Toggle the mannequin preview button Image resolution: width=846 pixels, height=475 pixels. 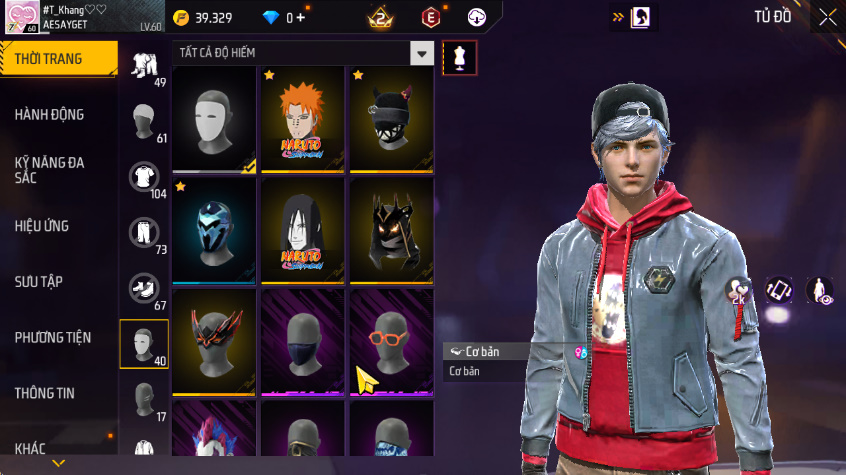coord(459,58)
